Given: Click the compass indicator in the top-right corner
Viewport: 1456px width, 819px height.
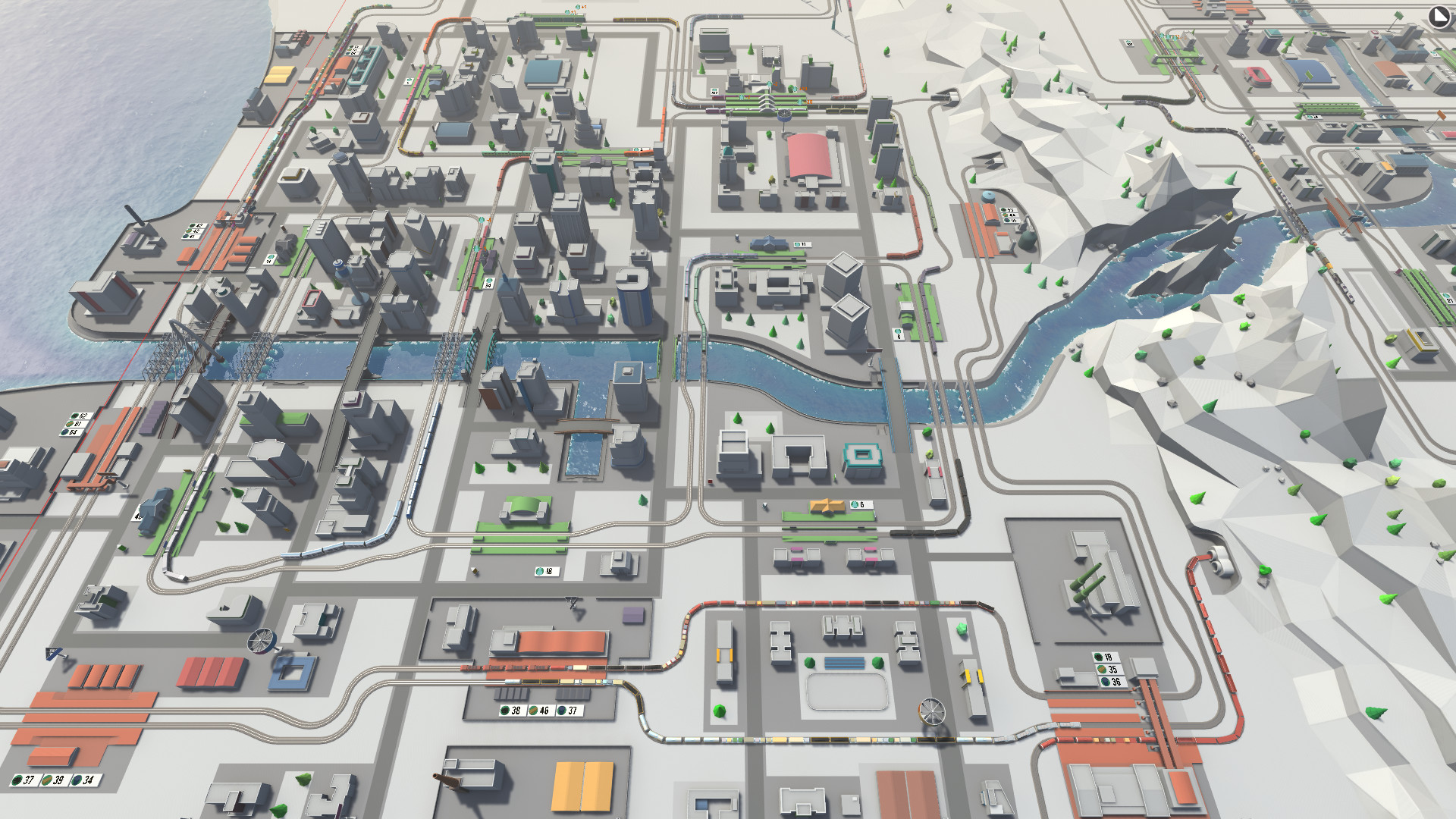Looking at the screenshot, I should (1439, 17).
